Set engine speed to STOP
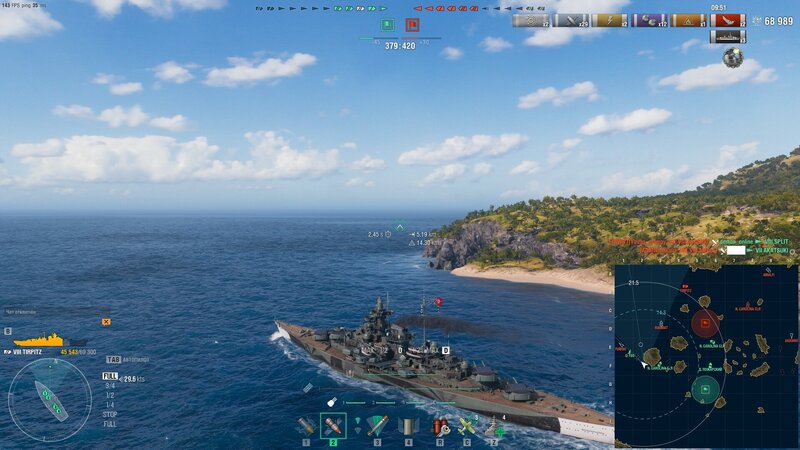The width and height of the screenshot is (800, 450). (110, 413)
